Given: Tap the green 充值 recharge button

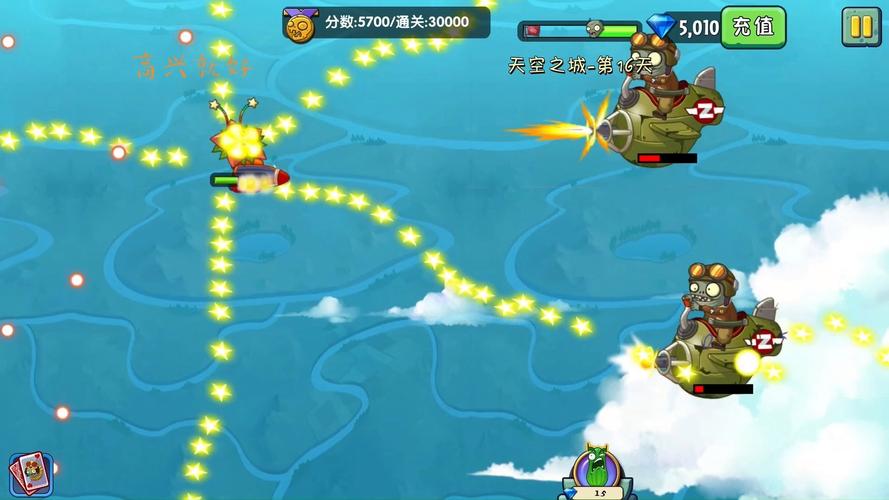Looking at the screenshot, I should (753, 26).
